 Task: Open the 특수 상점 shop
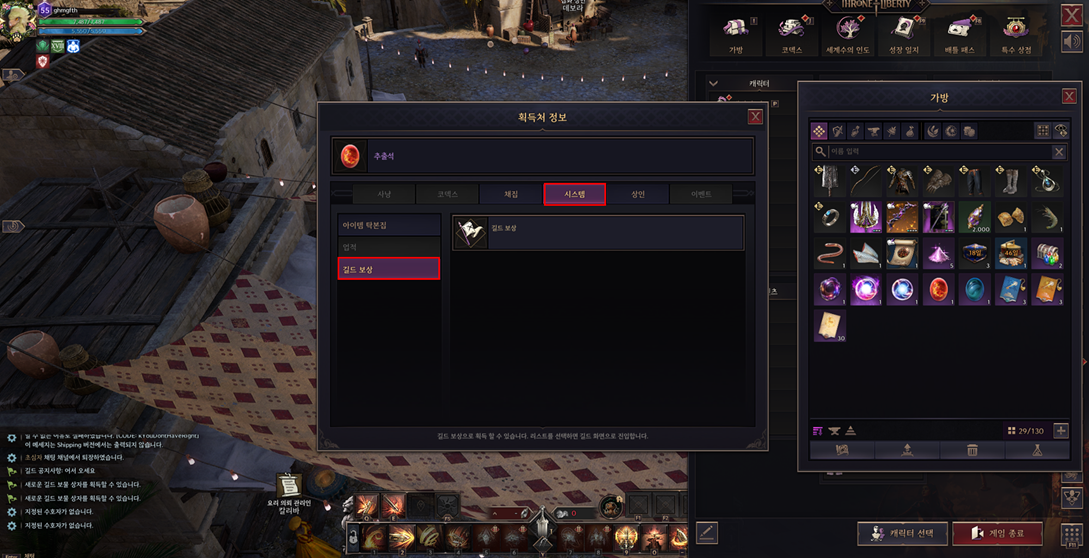1015,35
